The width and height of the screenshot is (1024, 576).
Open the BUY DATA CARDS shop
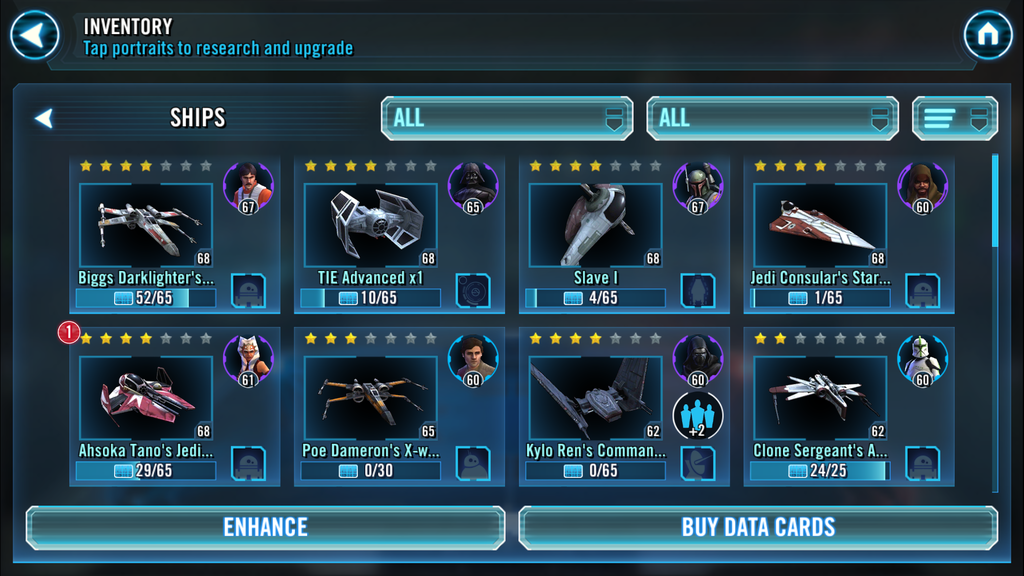758,527
